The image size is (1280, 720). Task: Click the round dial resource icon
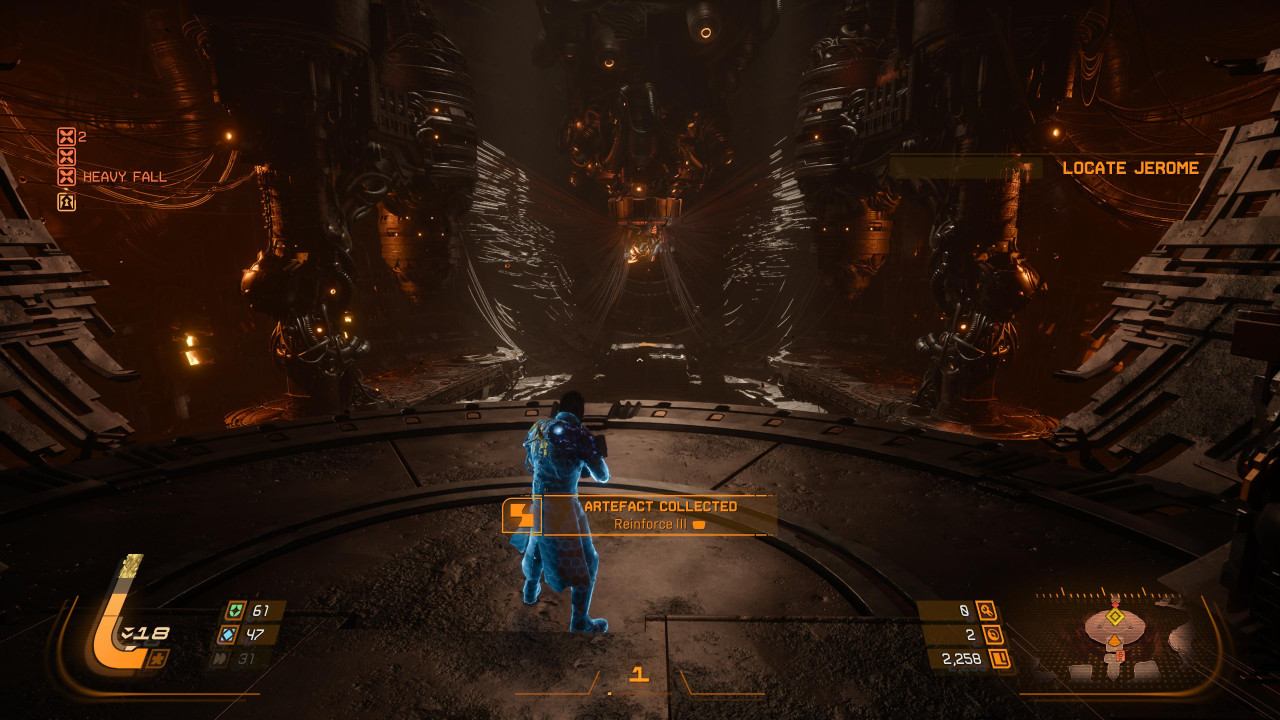tap(991, 634)
